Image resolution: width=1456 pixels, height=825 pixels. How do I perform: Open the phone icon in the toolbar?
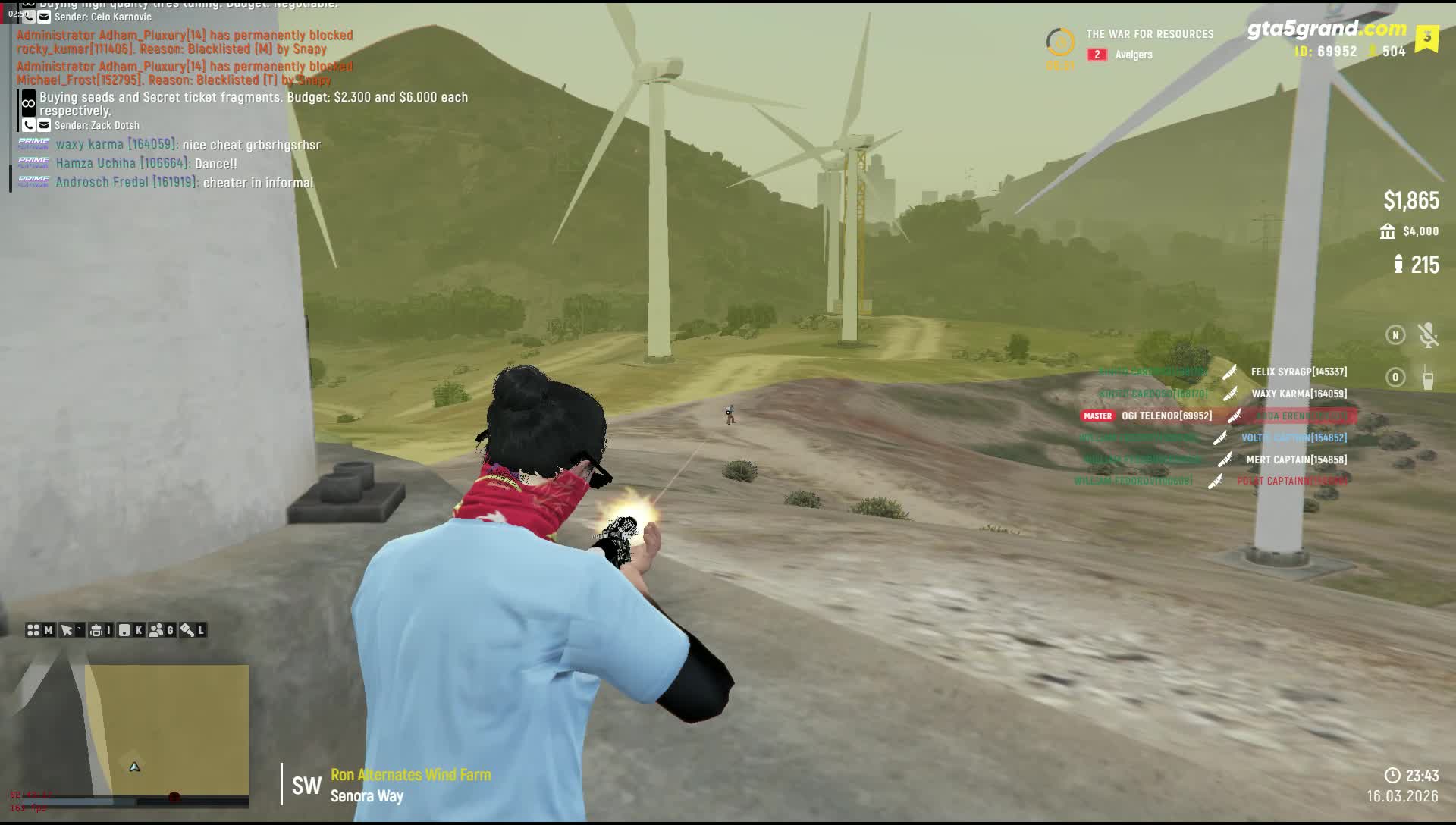click(124, 630)
